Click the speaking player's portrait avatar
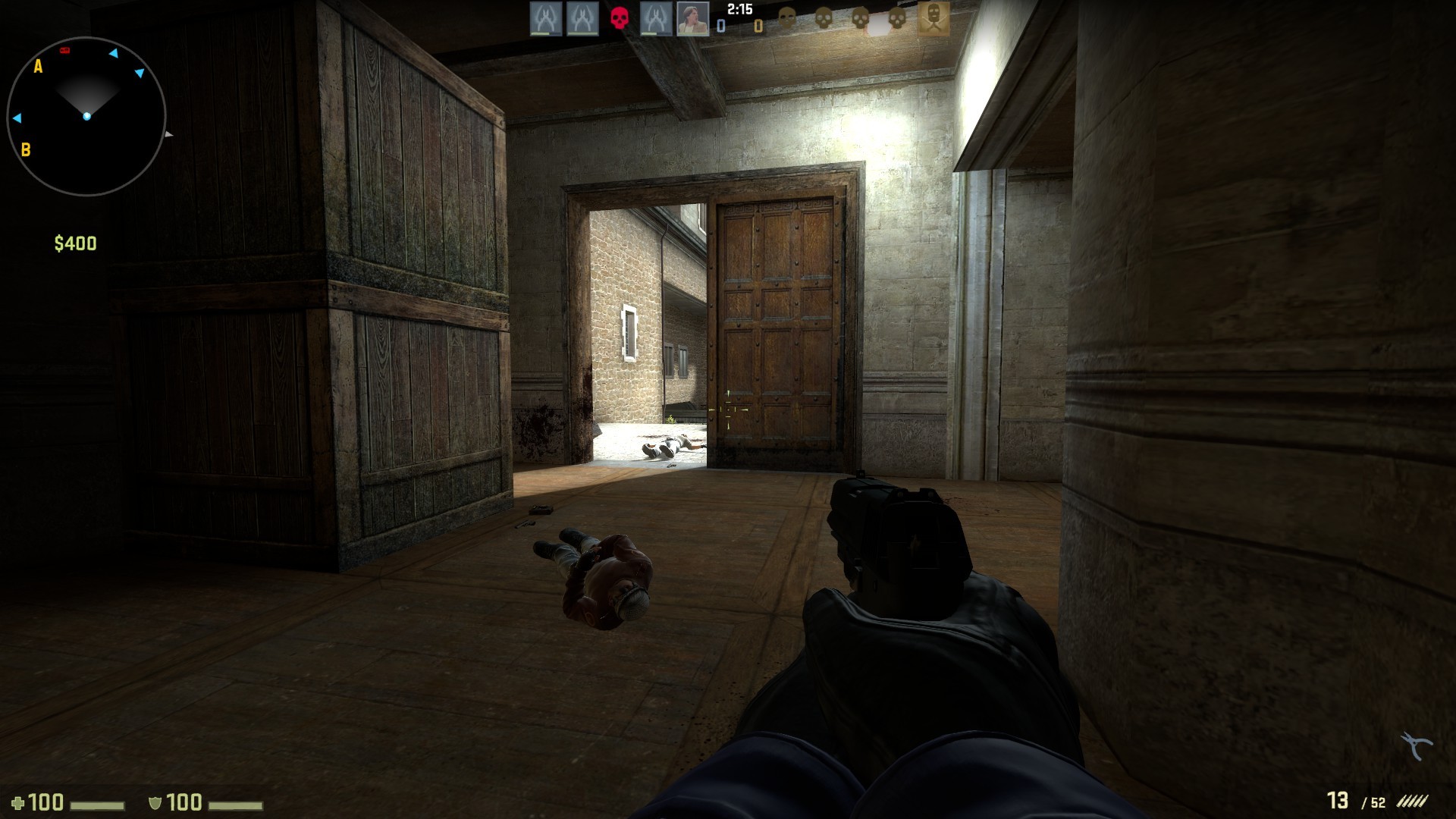This screenshot has height=819, width=1456. (692, 19)
